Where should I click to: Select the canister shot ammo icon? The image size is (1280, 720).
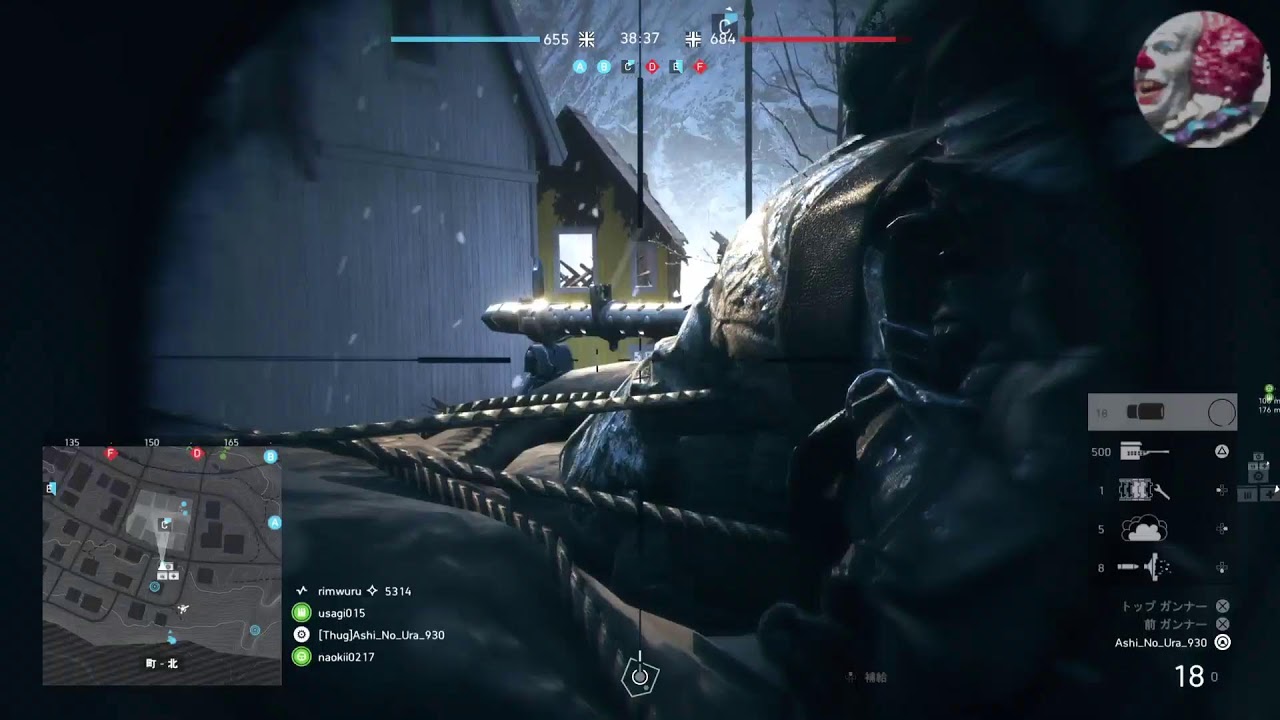1144,567
